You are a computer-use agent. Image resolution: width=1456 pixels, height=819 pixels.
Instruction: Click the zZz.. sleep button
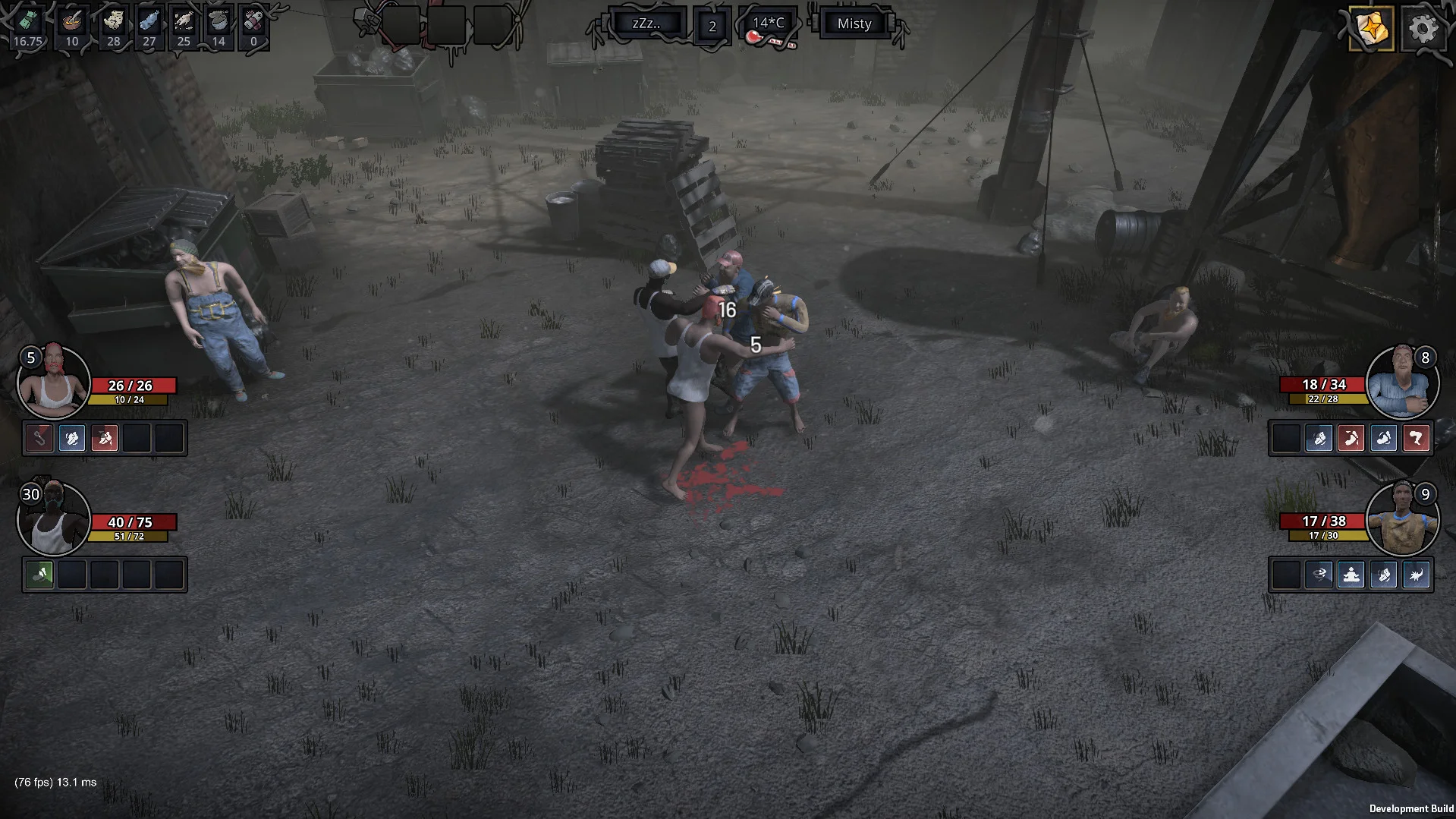pos(646,24)
